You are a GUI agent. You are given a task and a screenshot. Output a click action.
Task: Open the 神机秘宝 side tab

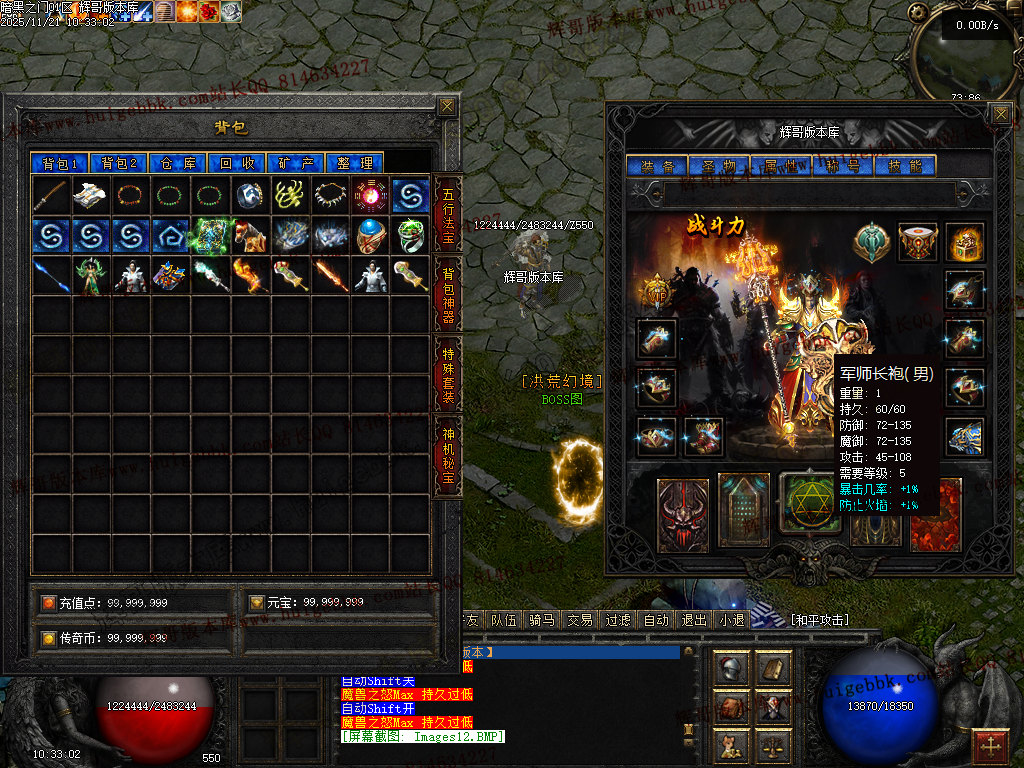pos(447,457)
